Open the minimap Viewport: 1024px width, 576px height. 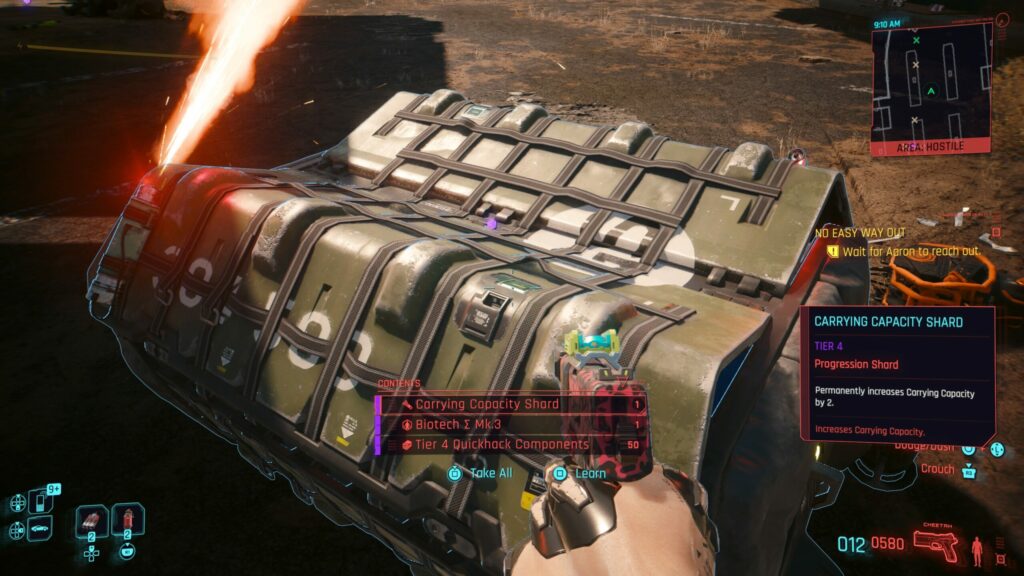[x=930, y=85]
